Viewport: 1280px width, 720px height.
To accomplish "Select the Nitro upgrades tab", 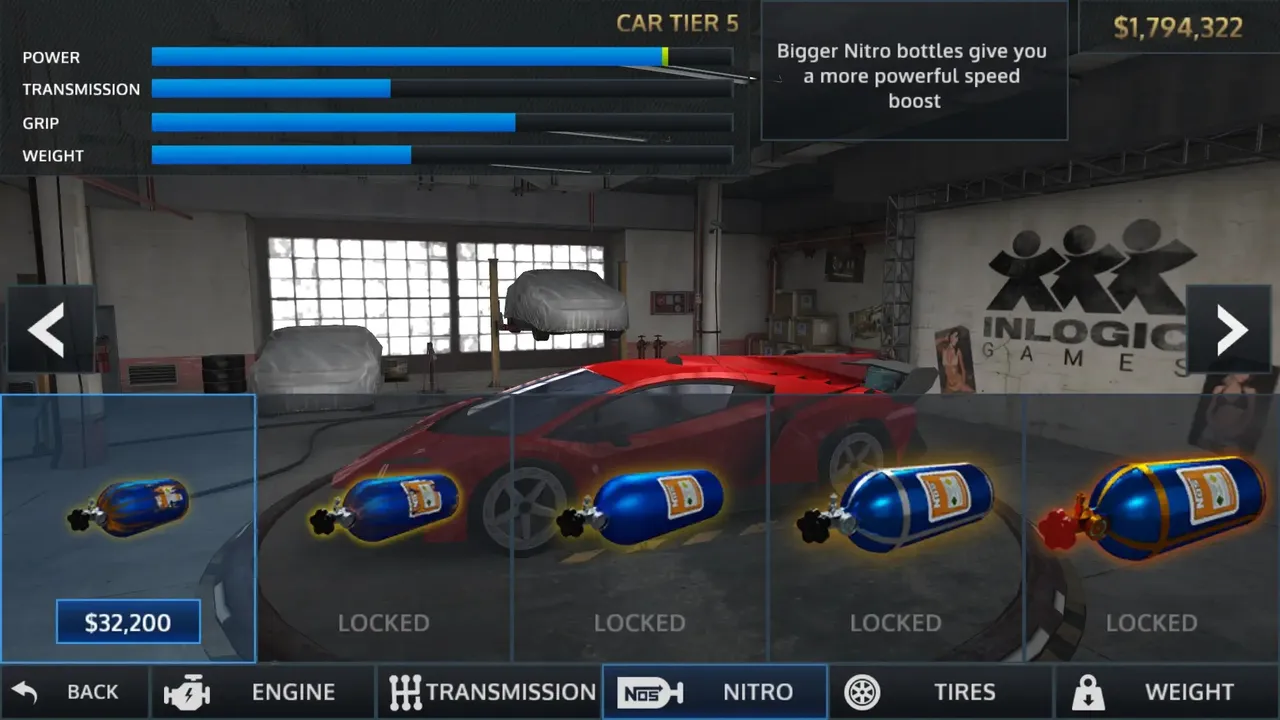I will coord(714,692).
